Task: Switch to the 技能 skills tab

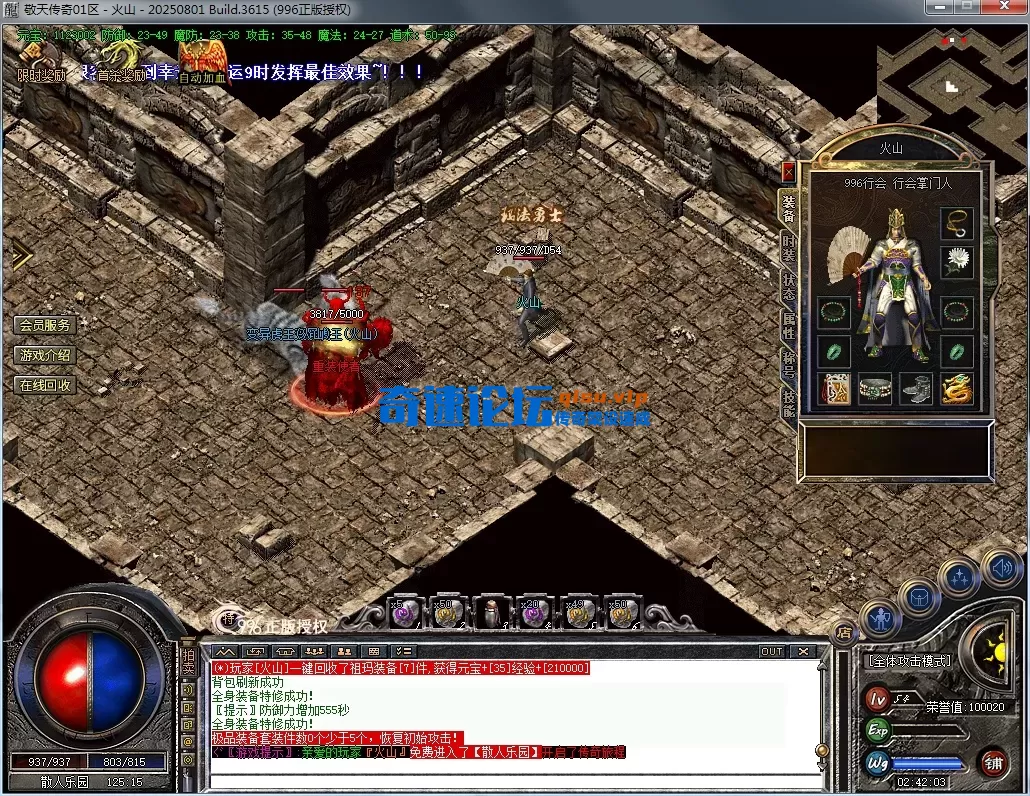Action: point(788,401)
